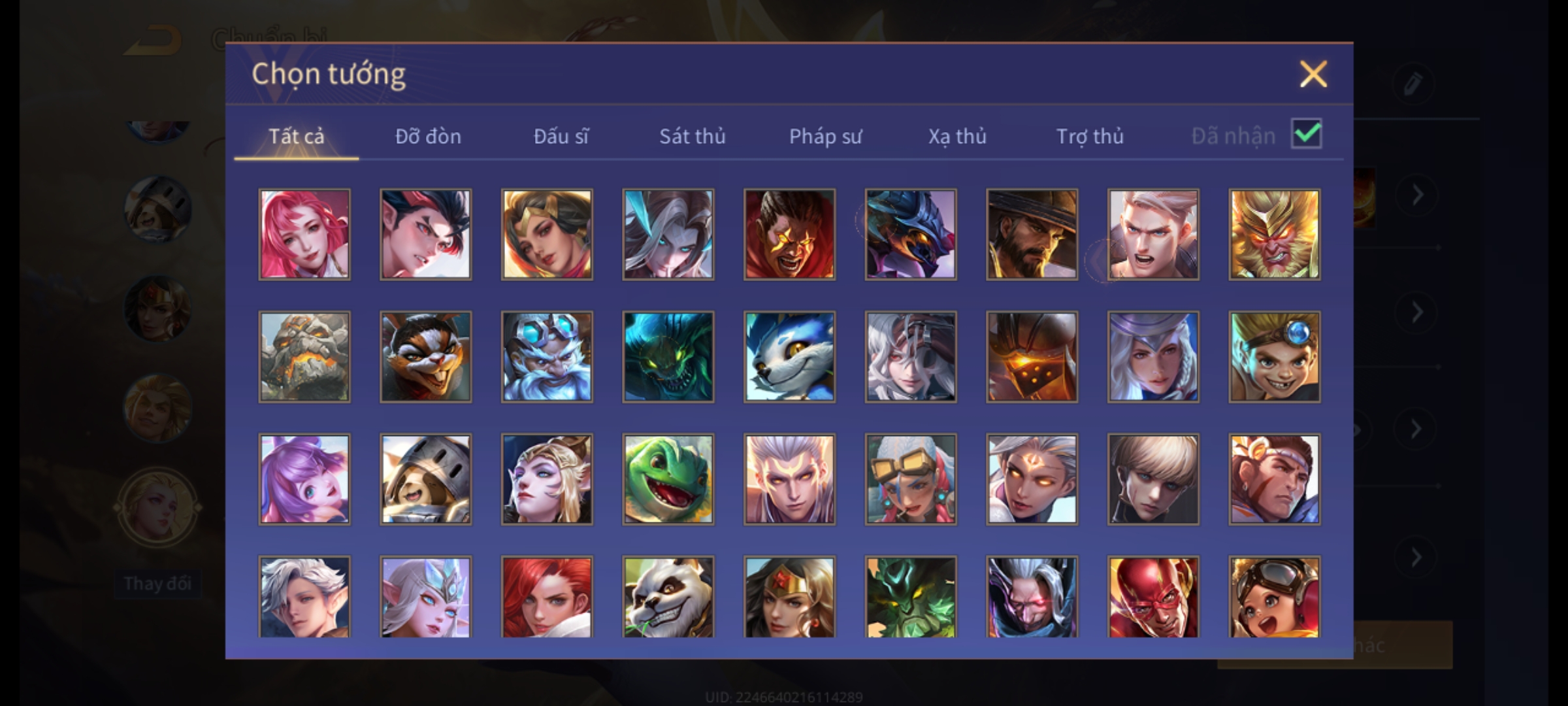Select the Pháp sư tab

825,136
